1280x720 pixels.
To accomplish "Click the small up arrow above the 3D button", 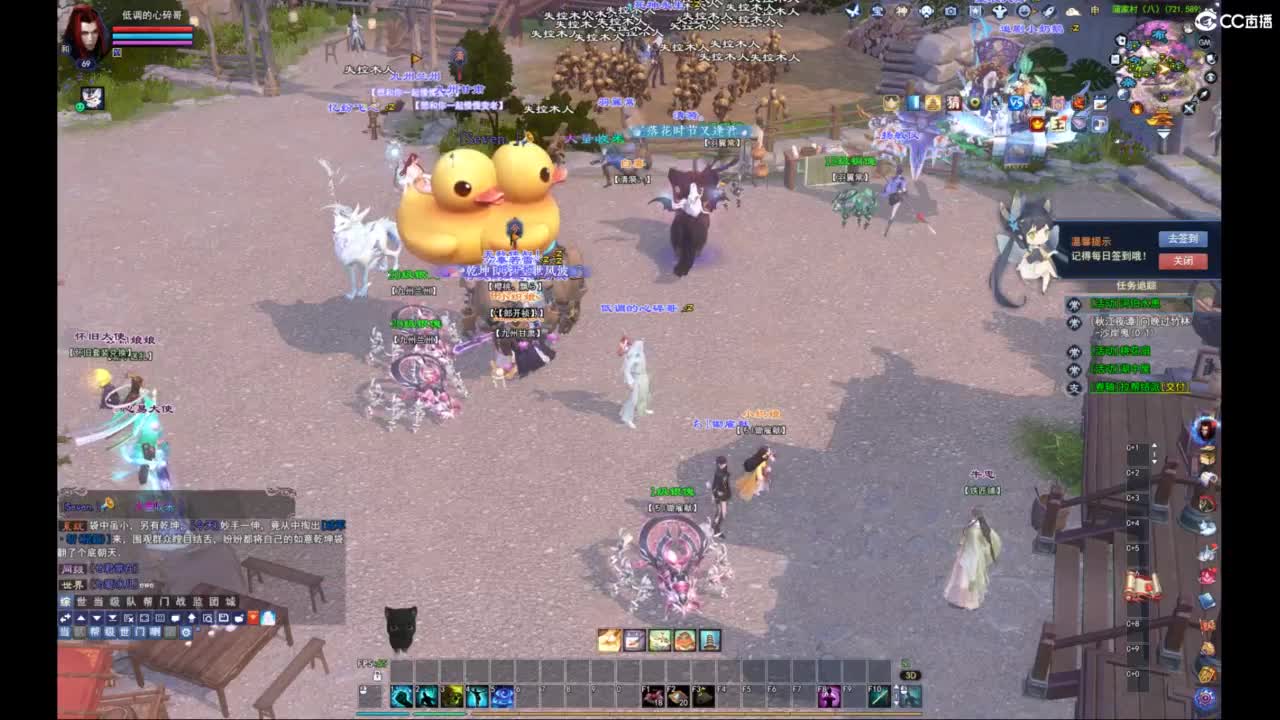I will [x=896, y=686].
